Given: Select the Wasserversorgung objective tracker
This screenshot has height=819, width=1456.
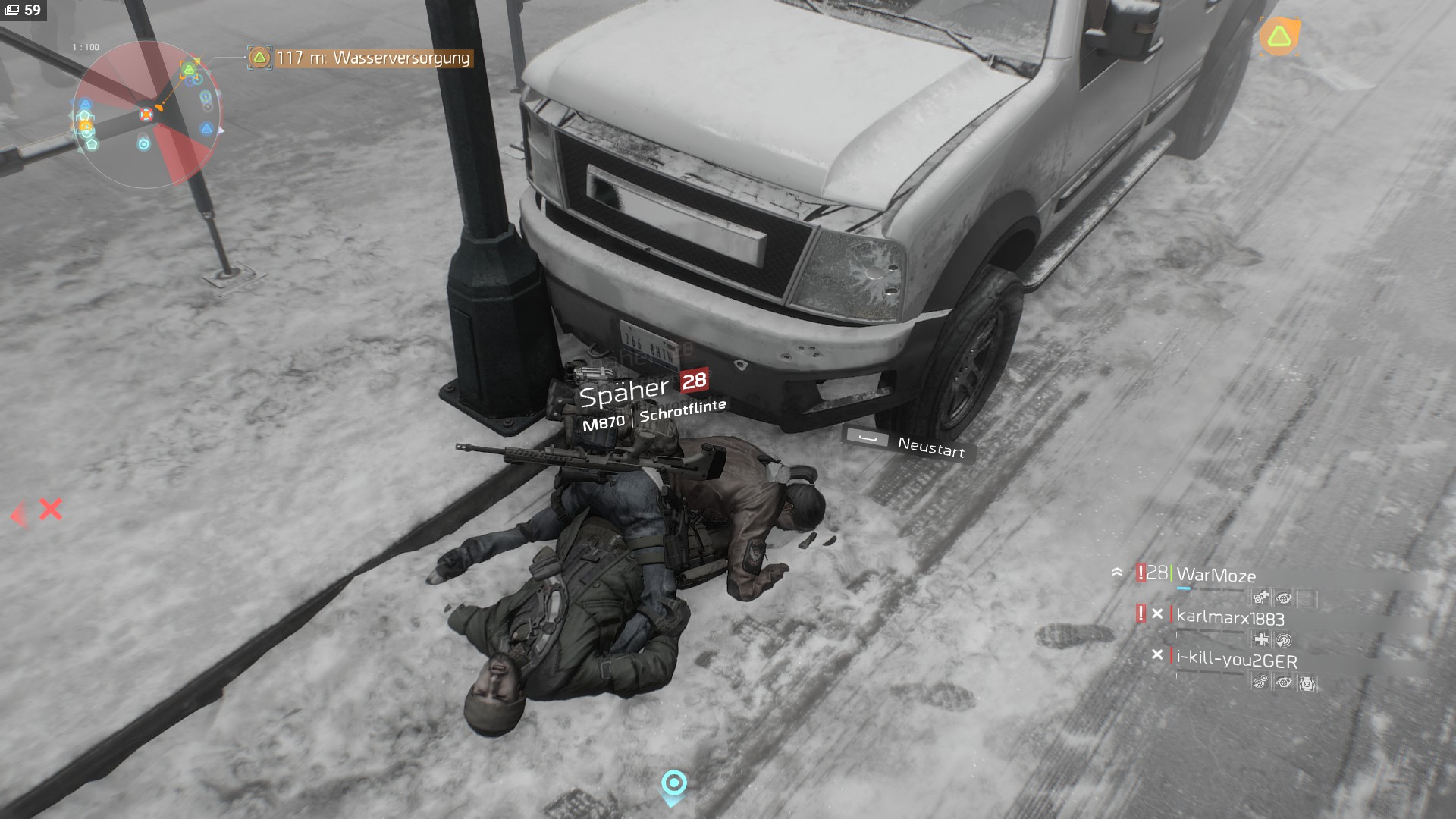Looking at the screenshot, I should tap(362, 58).
